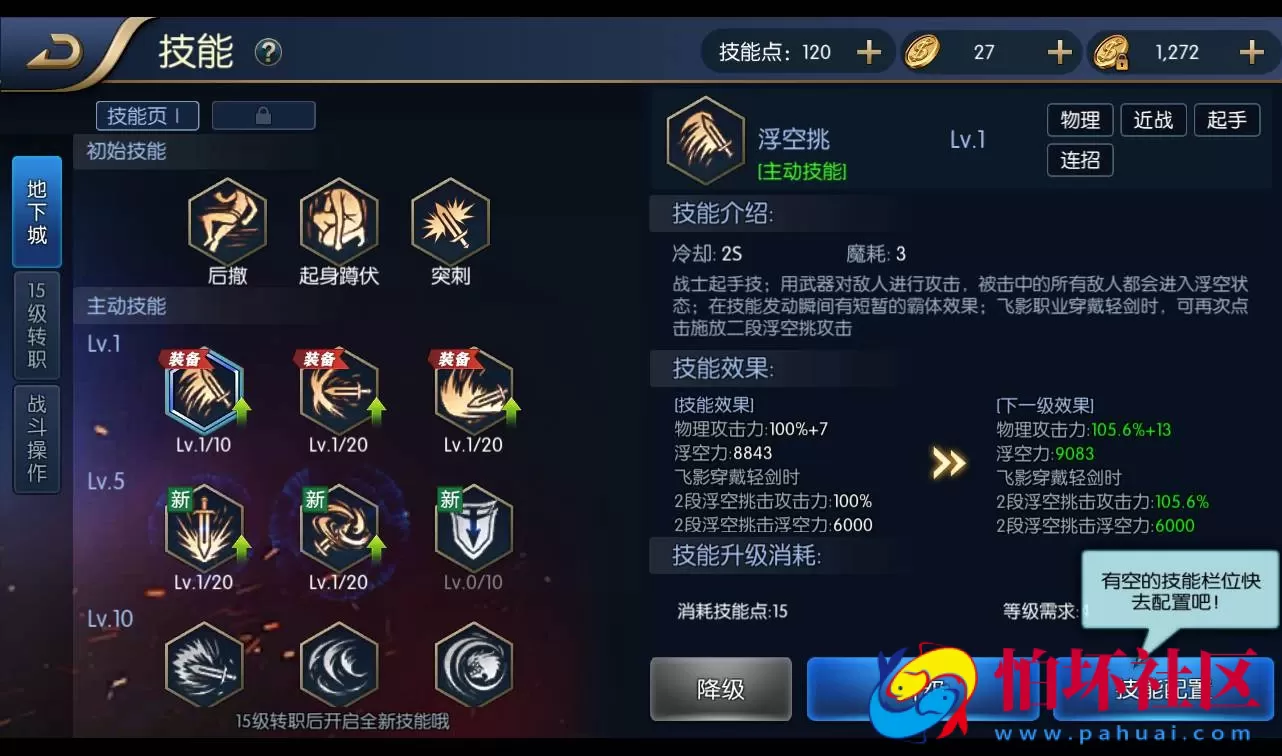Screen dimensions: 1282x756
Task: Switch to the 15级转职 tab
Action: point(36,325)
